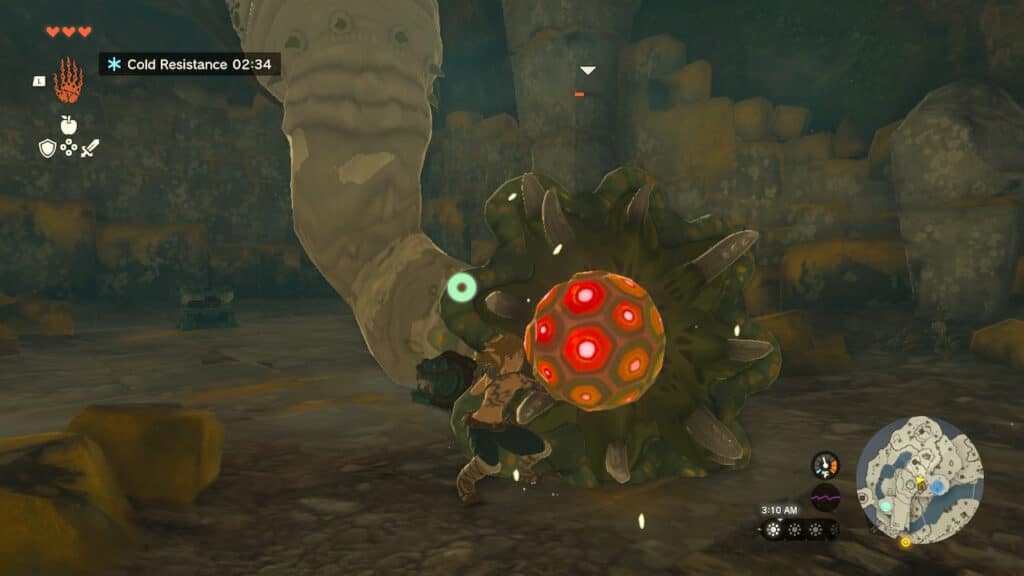Activate the orange hand ability icon
This screenshot has height=576, width=1024.
click(x=68, y=80)
